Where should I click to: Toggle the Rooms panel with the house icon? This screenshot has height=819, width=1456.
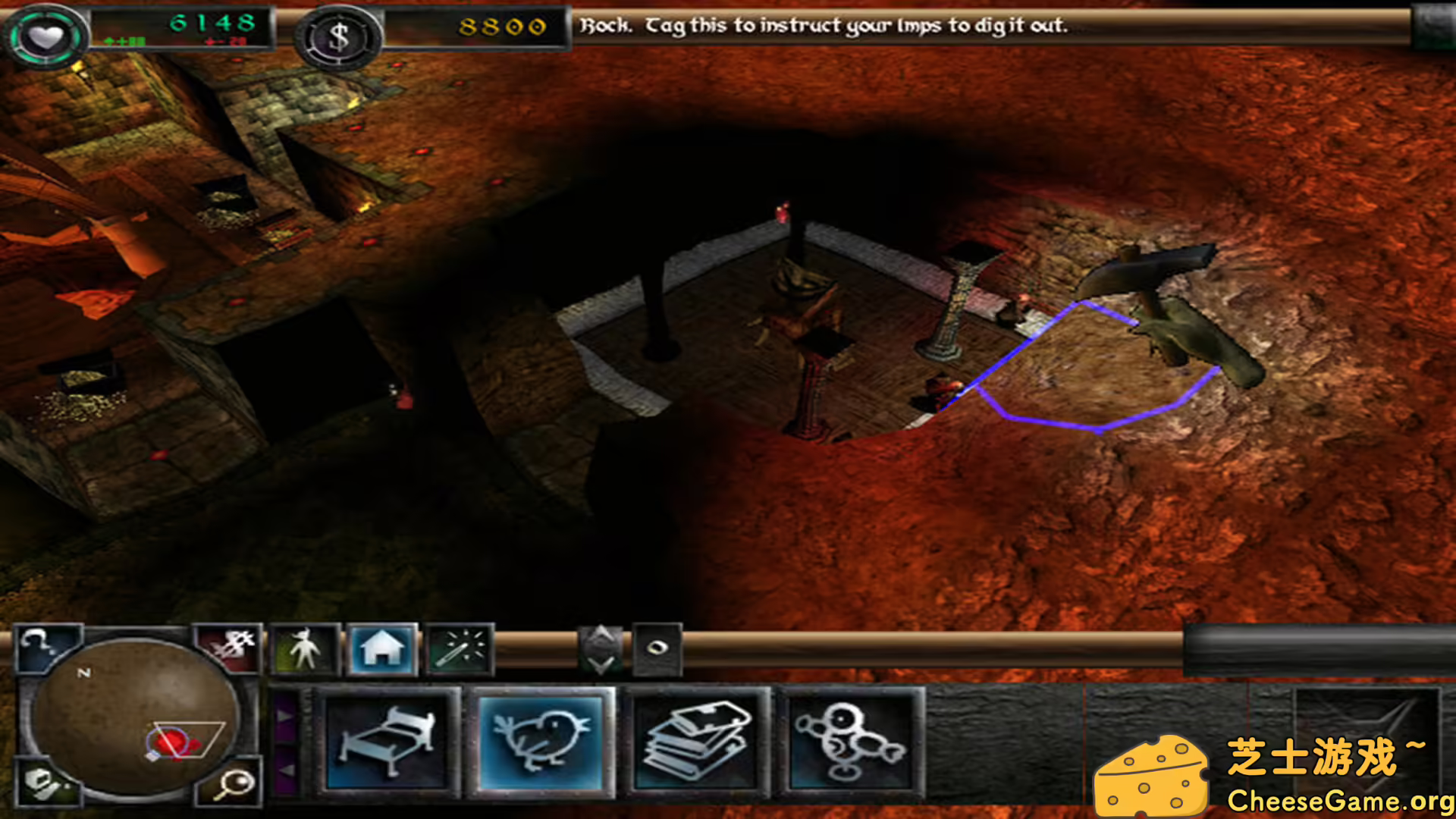click(x=383, y=648)
